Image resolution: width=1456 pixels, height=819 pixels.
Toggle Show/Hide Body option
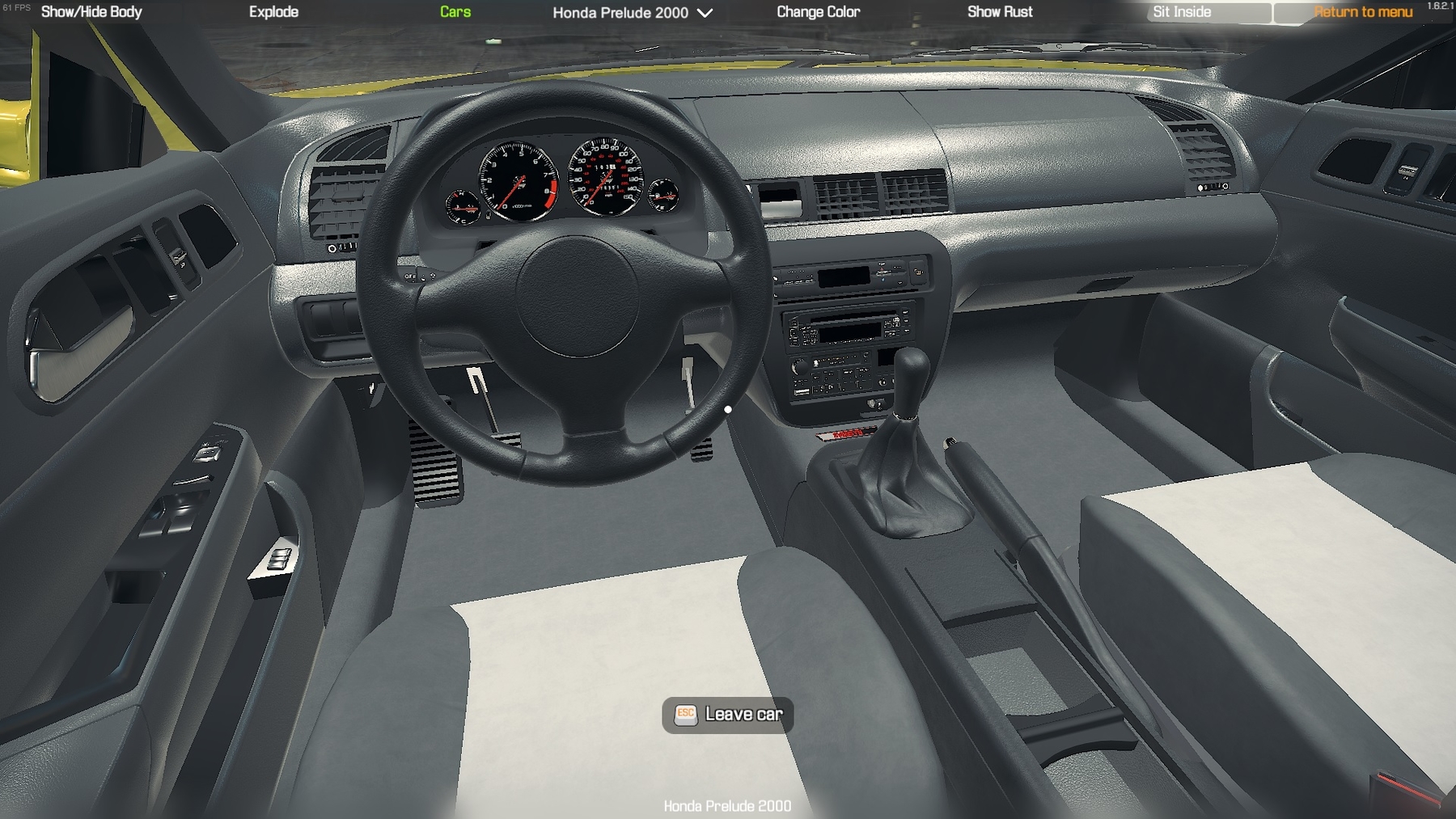[x=91, y=12]
